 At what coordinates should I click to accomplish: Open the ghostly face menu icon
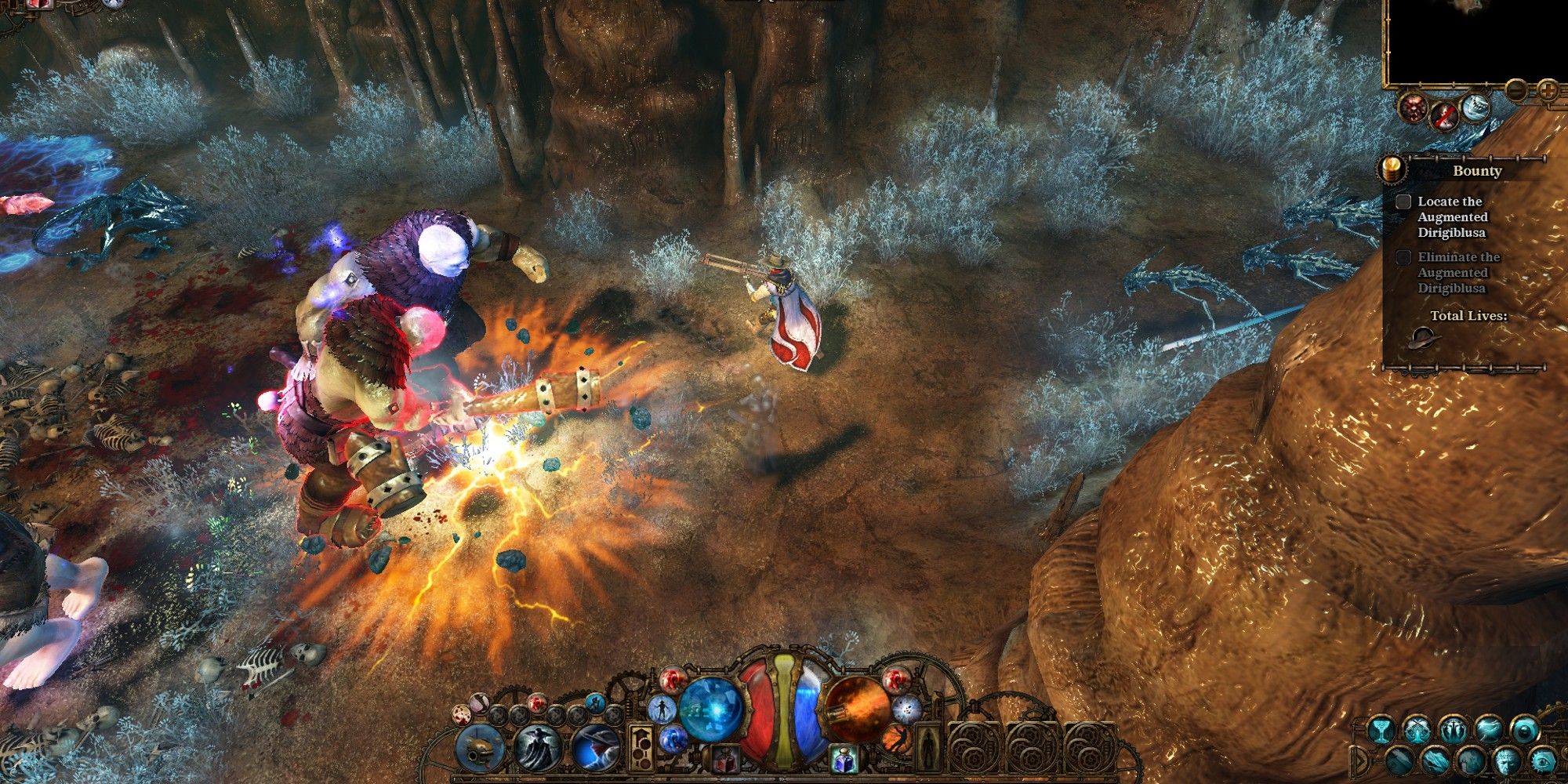(1506, 760)
